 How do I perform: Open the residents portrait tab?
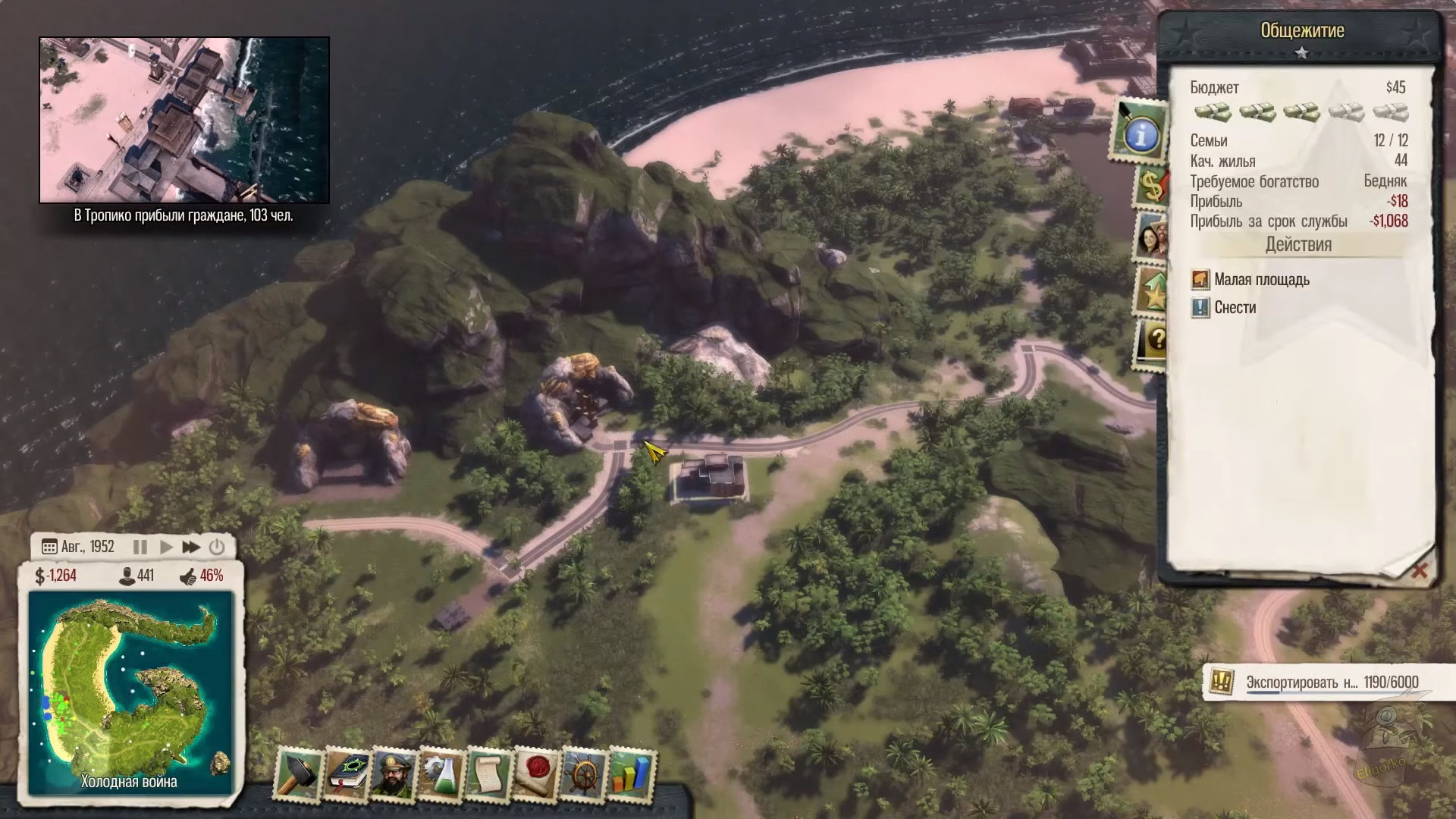(x=1151, y=237)
